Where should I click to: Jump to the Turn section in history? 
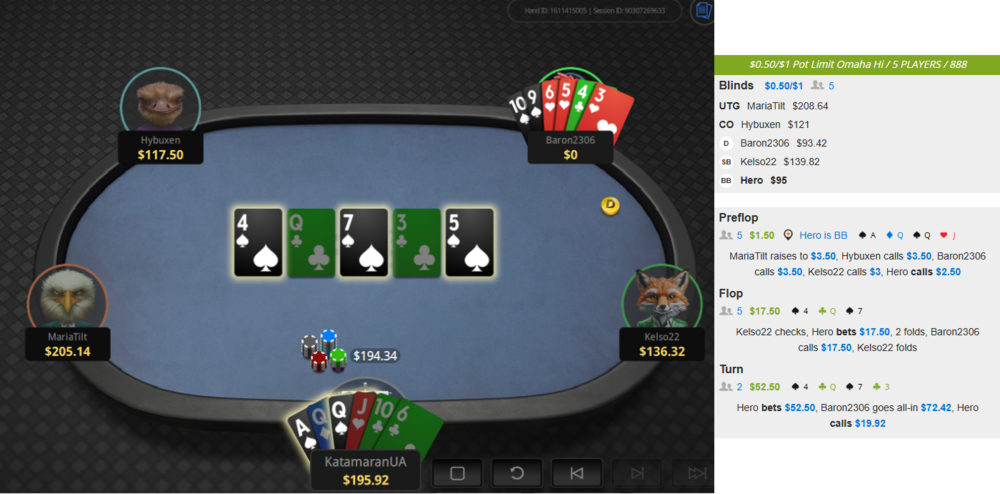tap(731, 369)
